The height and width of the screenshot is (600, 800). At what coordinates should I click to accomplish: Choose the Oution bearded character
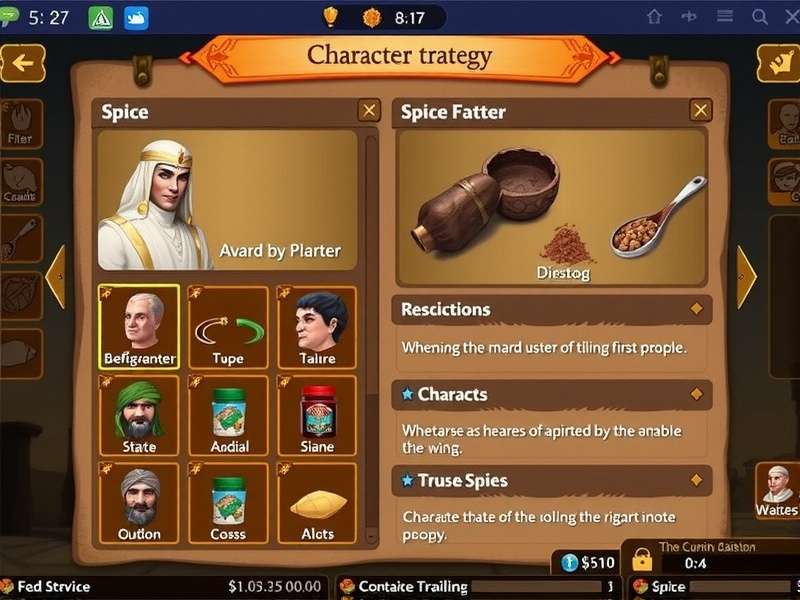pyautogui.click(x=139, y=503)
